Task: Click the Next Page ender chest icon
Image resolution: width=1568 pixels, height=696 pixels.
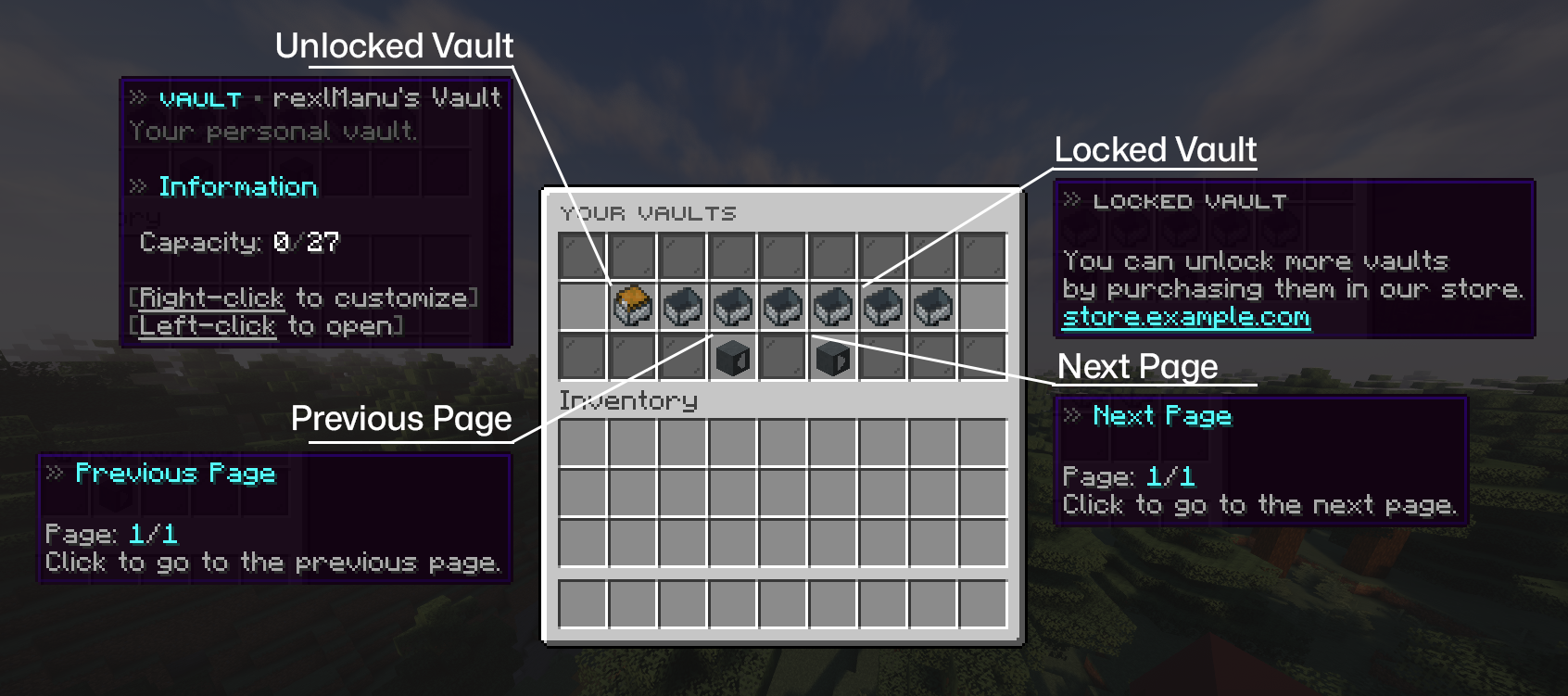Action: pyautogui.click(x=834, y=359)
